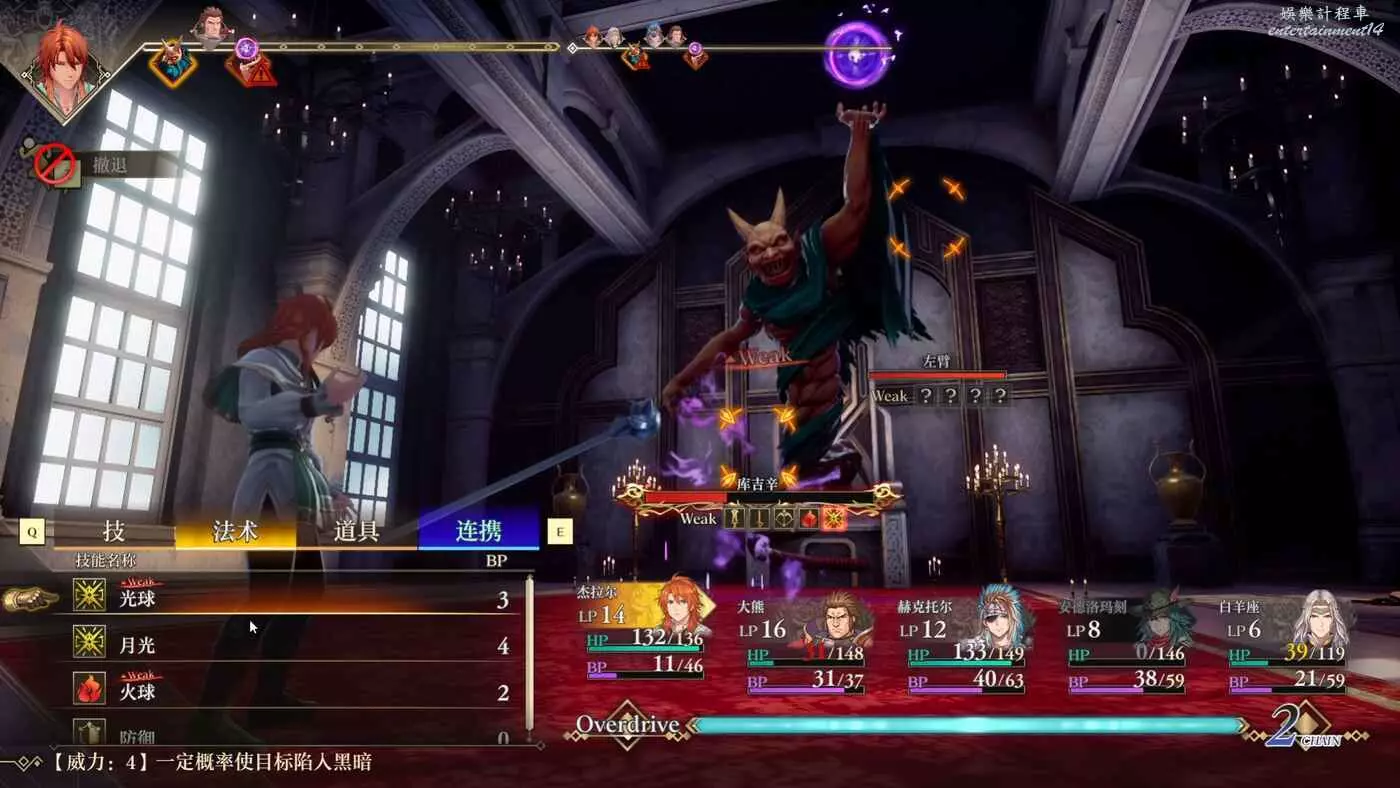
Task: Select party member 杰拉尔 panel
Action: pyautogui.click(x=645, y=632)
